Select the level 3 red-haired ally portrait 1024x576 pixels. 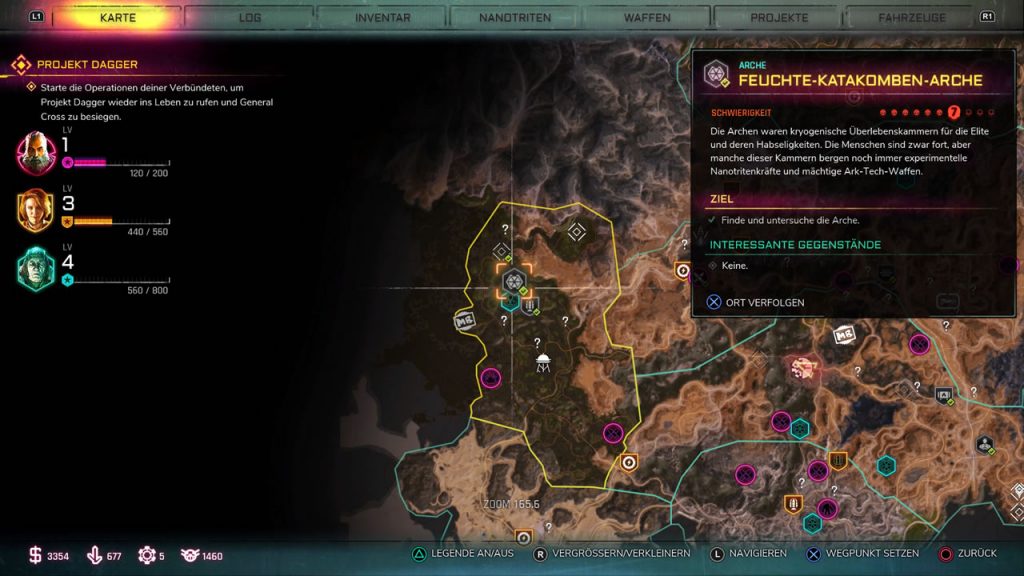[x=36, y=210]
